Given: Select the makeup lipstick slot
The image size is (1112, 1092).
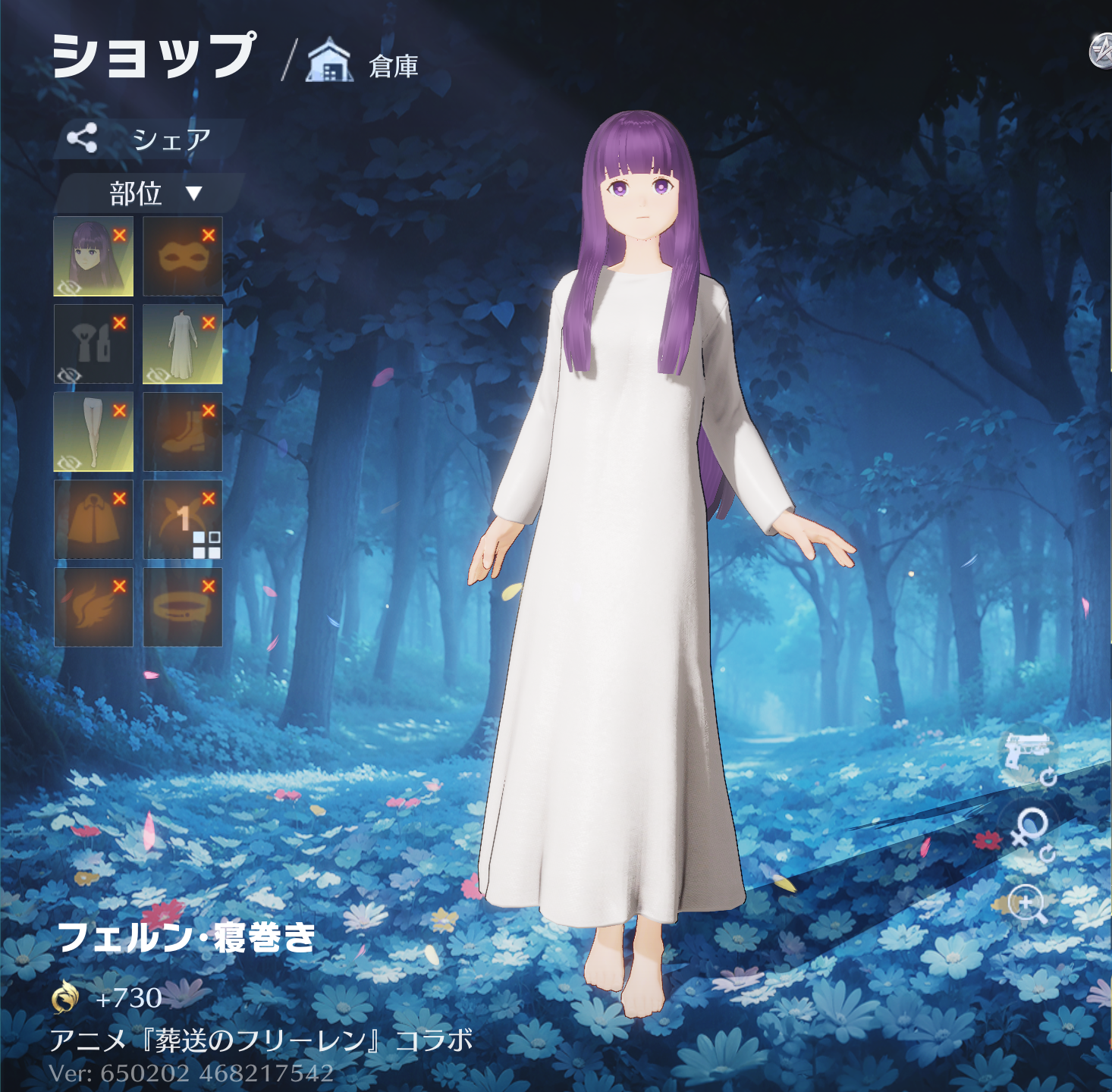Looking at the screenshot, I should (93, 344).
